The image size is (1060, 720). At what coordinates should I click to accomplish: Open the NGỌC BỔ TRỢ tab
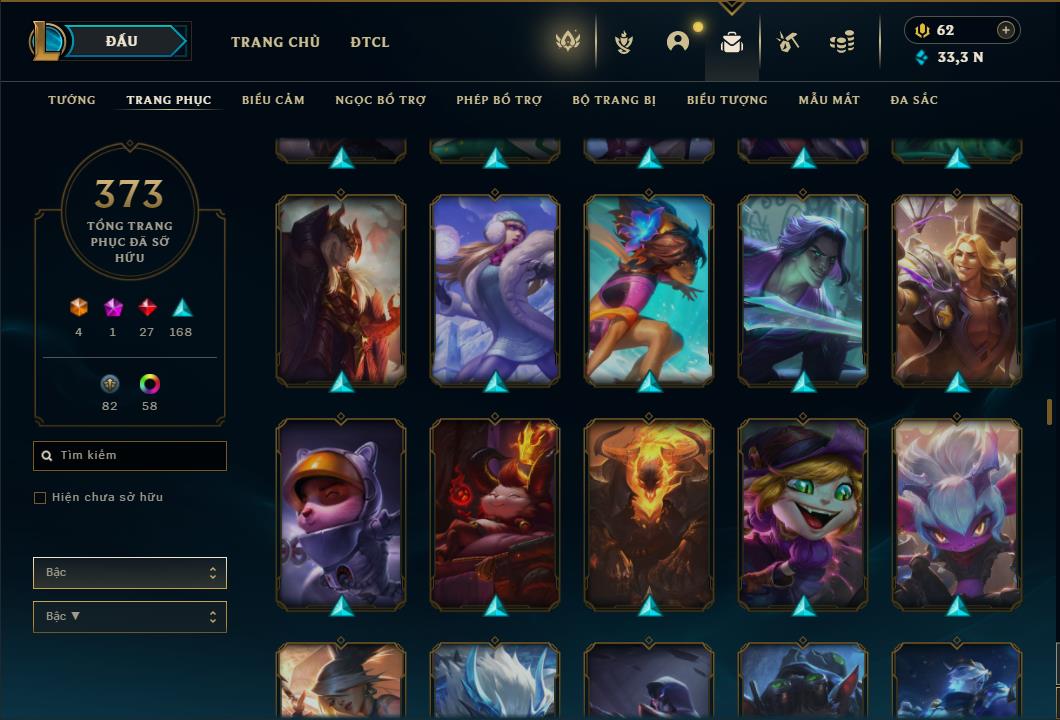pyautogui.click(x=380, y=100)
